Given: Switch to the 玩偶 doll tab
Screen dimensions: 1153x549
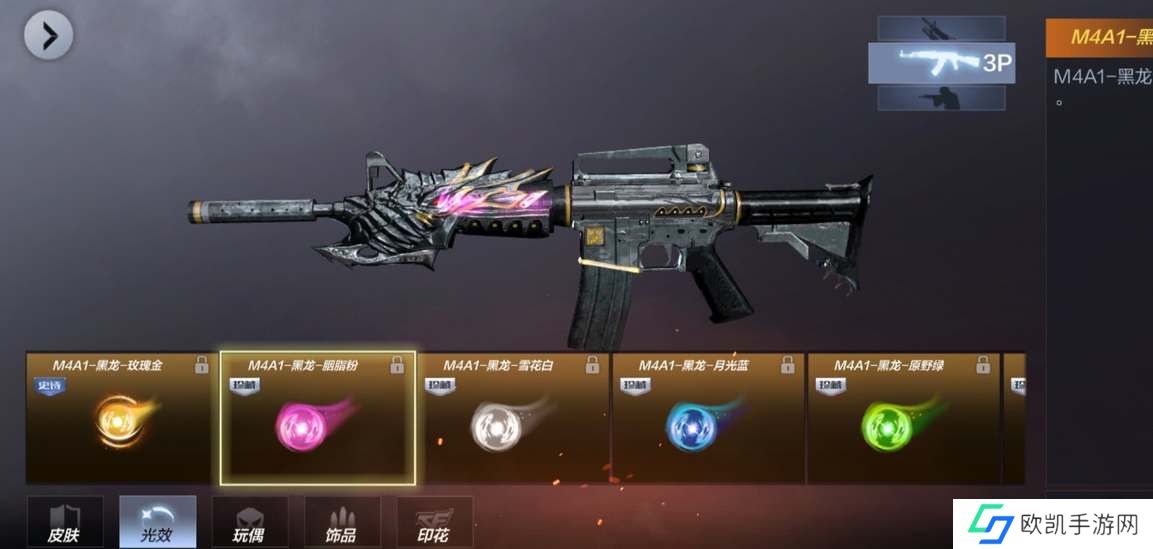Looking at the screenshot, I should [x=250, y=522].
